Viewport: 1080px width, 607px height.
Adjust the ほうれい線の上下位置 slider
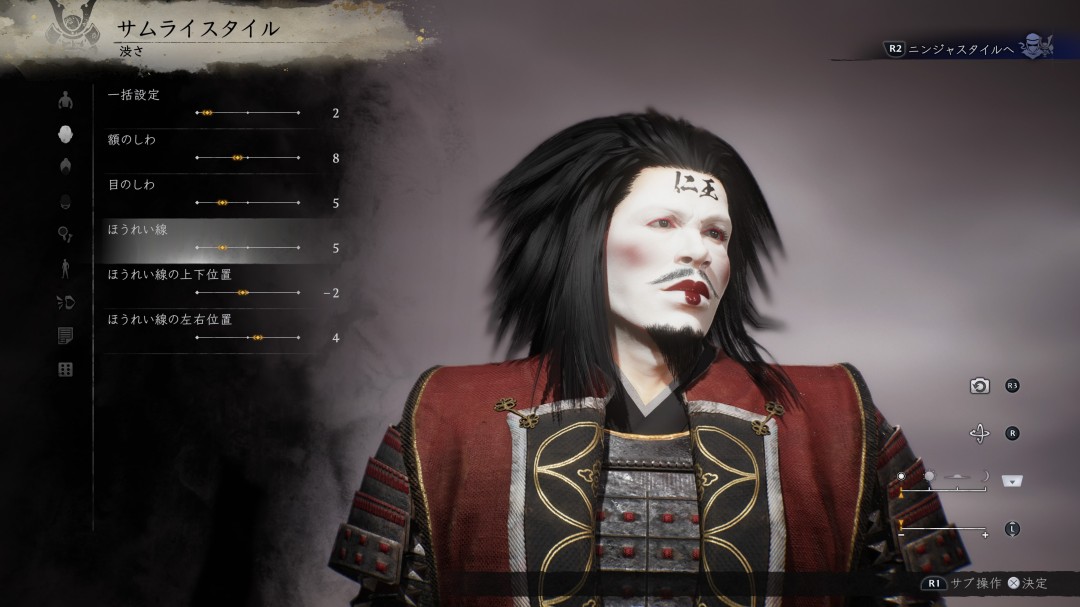click(x=247, y=293)
